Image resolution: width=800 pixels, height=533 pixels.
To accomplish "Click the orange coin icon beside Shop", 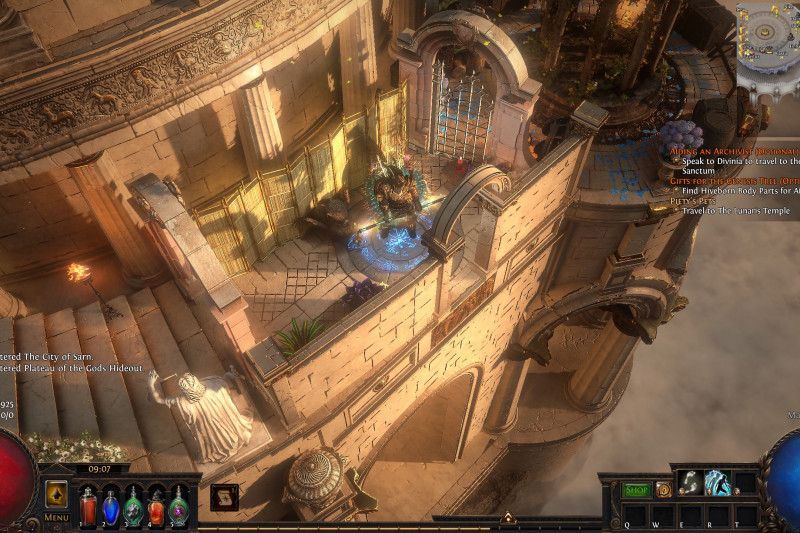I will point(663,490).
